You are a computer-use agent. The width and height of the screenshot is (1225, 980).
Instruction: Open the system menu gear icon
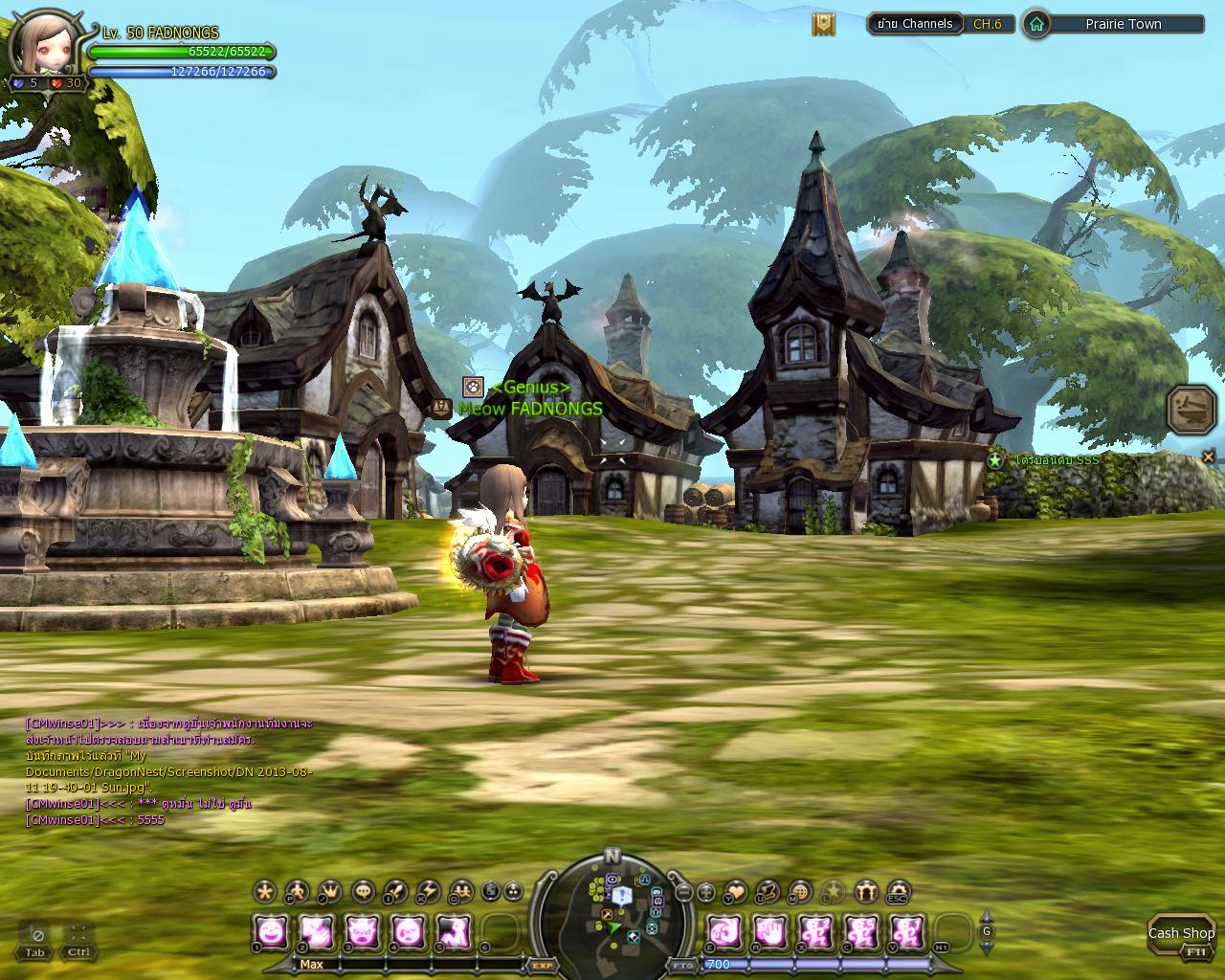[898, 892]
